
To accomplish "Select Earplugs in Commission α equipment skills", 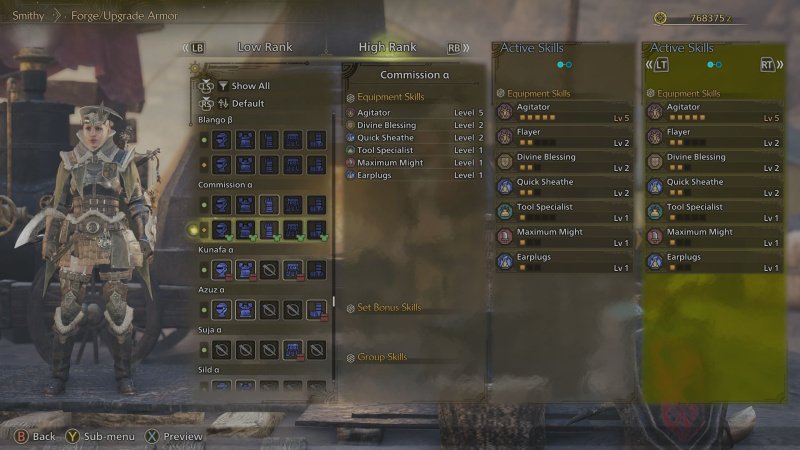I will [x=375, y=175].
